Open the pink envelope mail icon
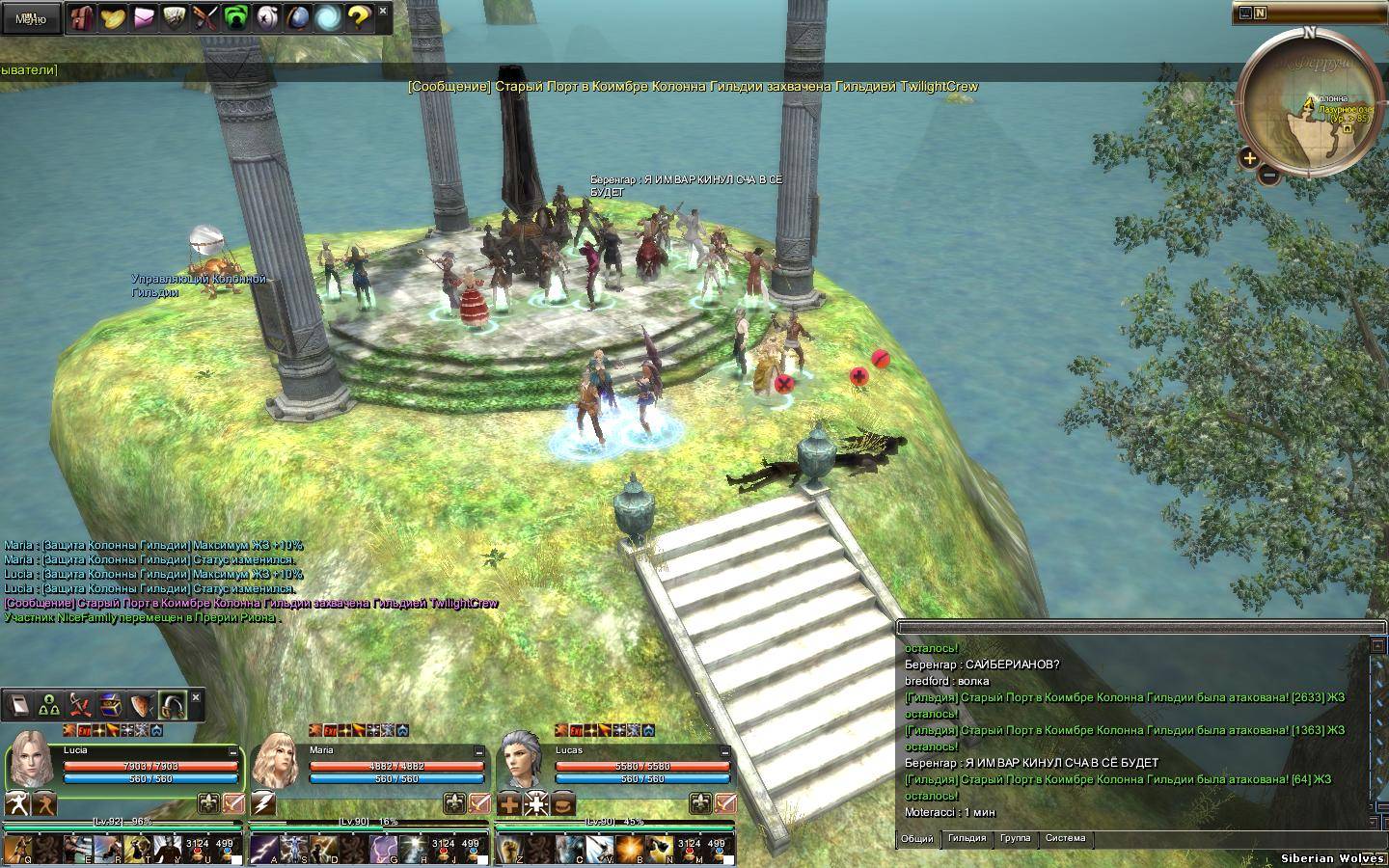The image size is (1389, 868). click(x=144, y=17)
